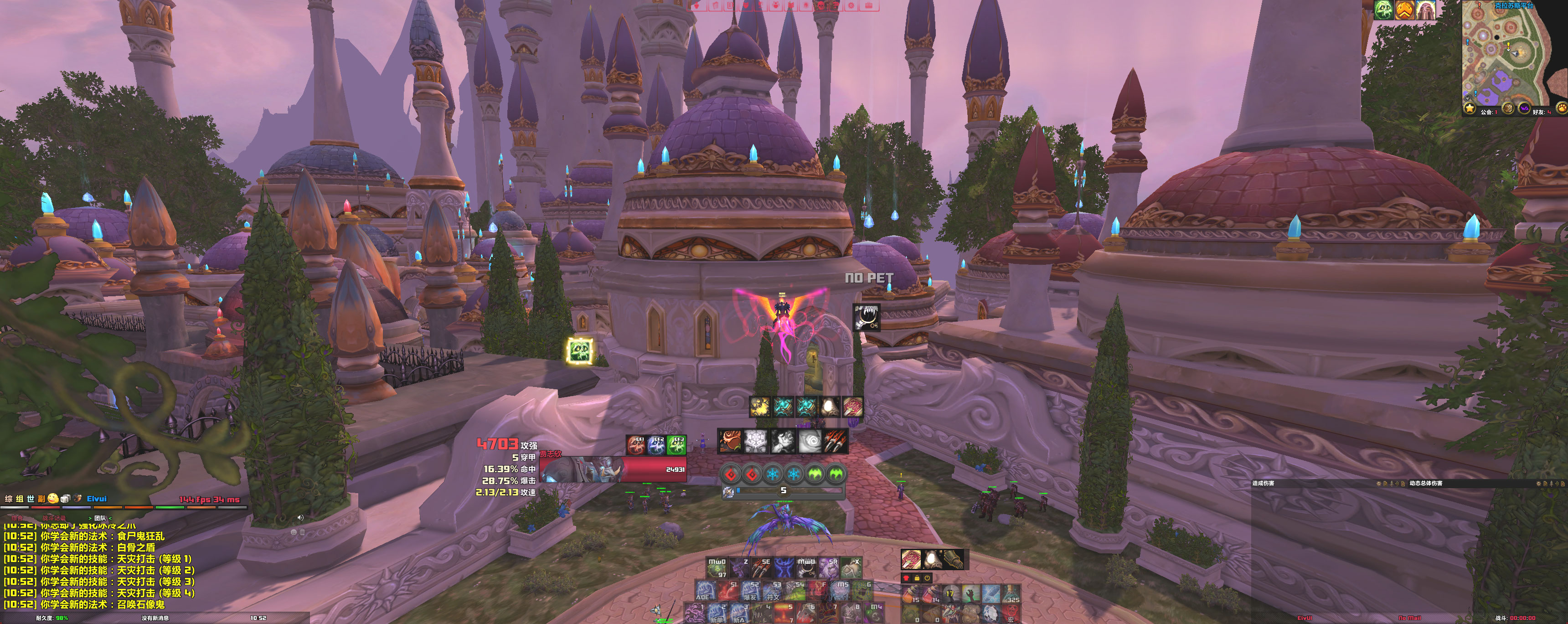Use the potion slot with count 325
Screen dimensions: 1568x624
(x=1011, y=593)
